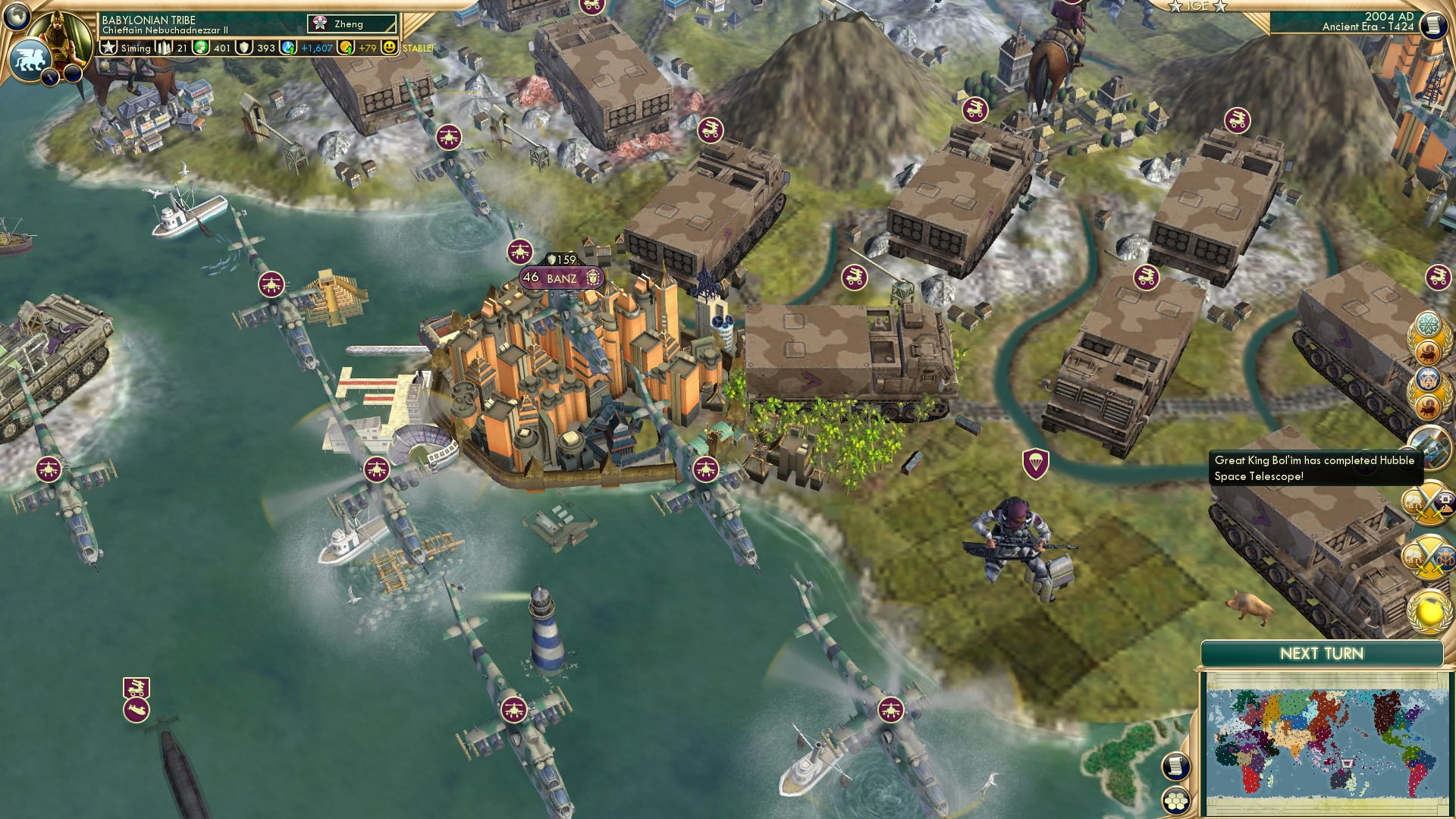Screen dimensions: 1456x819
Task: Select the blue tourism globe icon
Action: [x=287, y=47]
